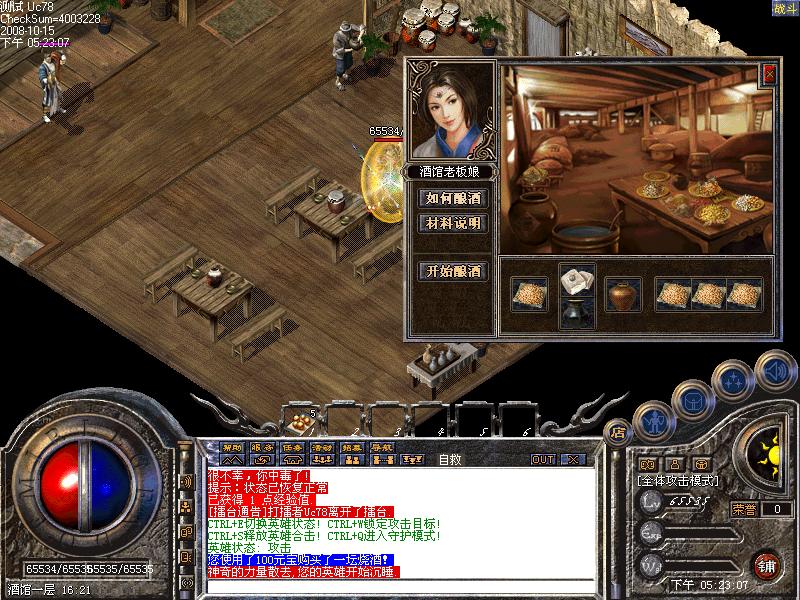The image size is (800, 600).
Task: Open the 任务 quest button
Action: [x=292, y=447]
